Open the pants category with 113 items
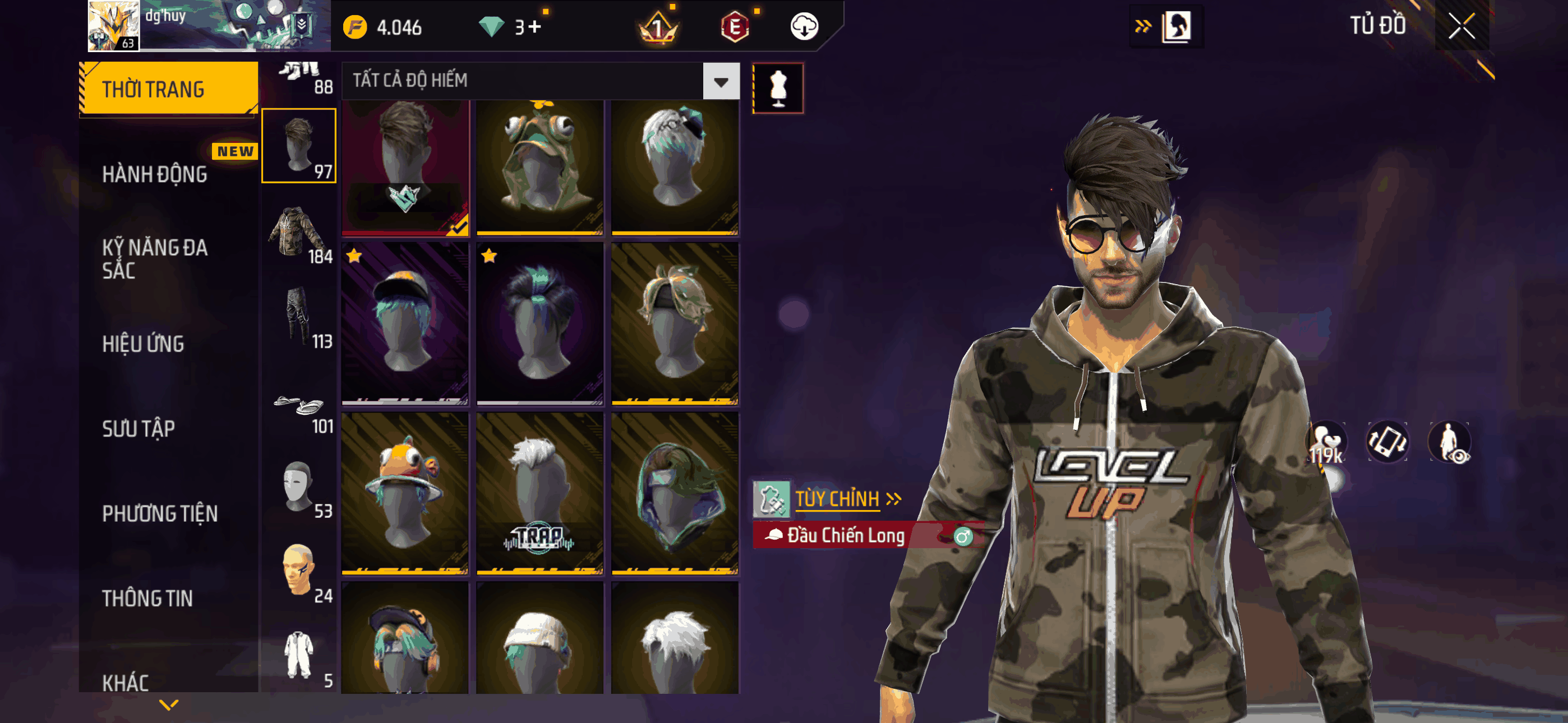 tap(299, 317)
